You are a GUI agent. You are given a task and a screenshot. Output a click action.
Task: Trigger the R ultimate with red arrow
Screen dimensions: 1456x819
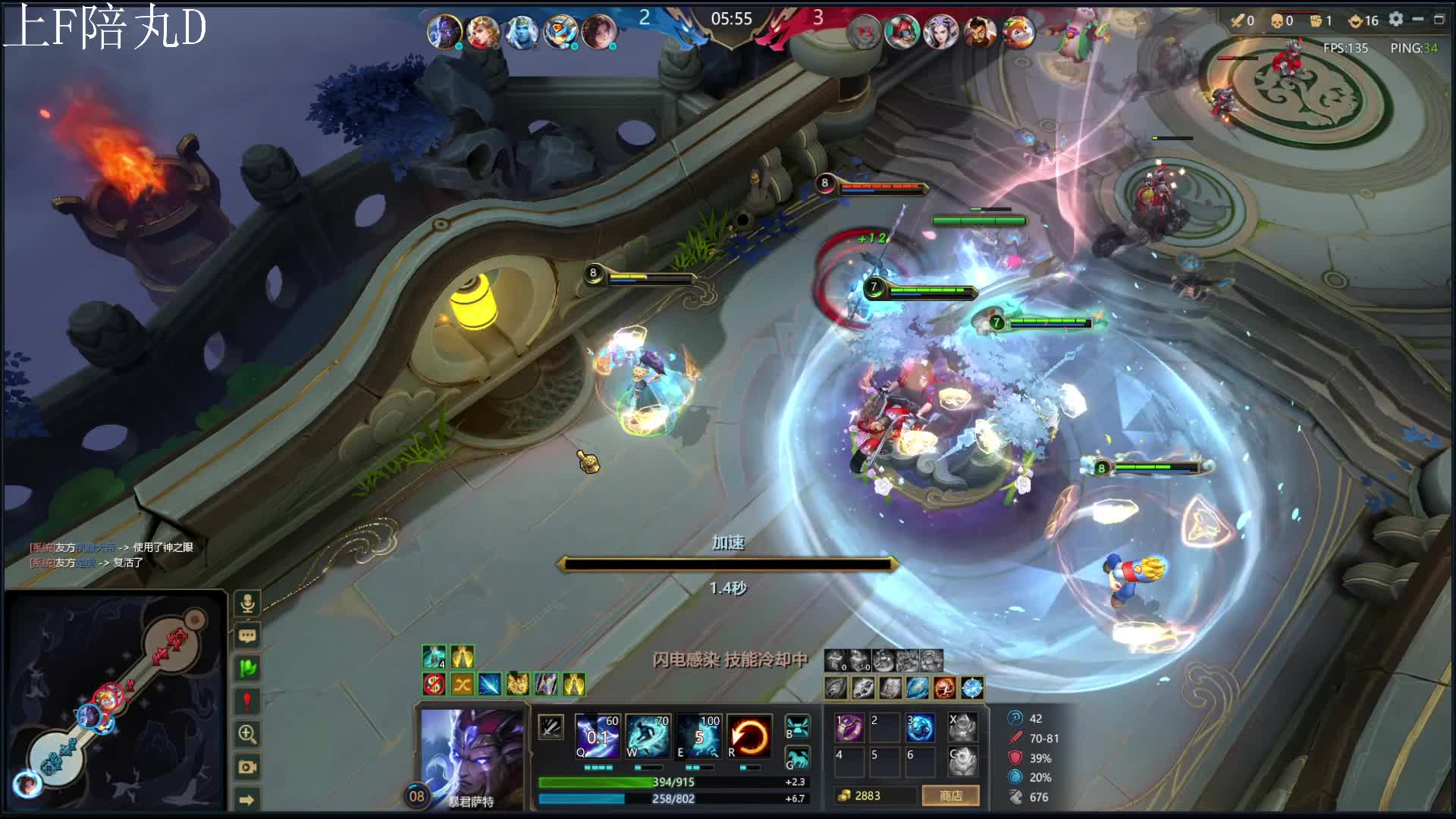point(749,736)
